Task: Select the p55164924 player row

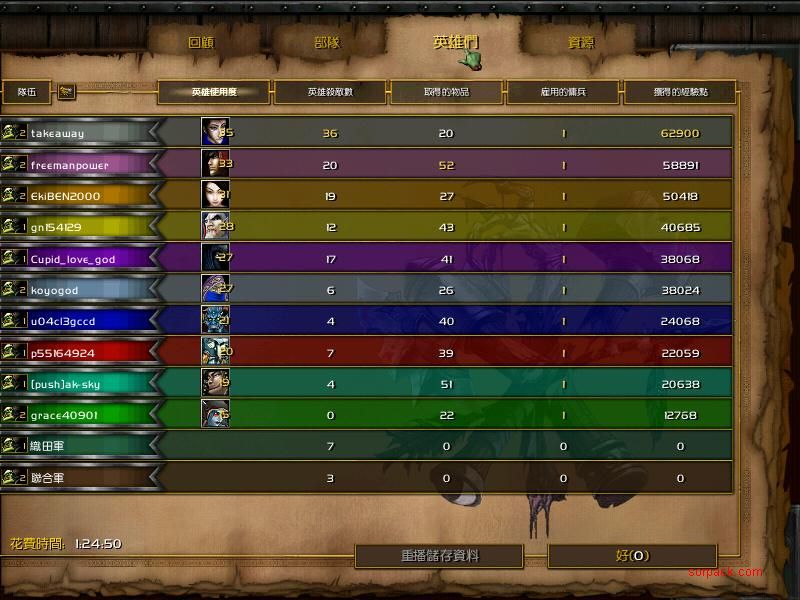Action: pyautogui.click(x=62, y=352)
